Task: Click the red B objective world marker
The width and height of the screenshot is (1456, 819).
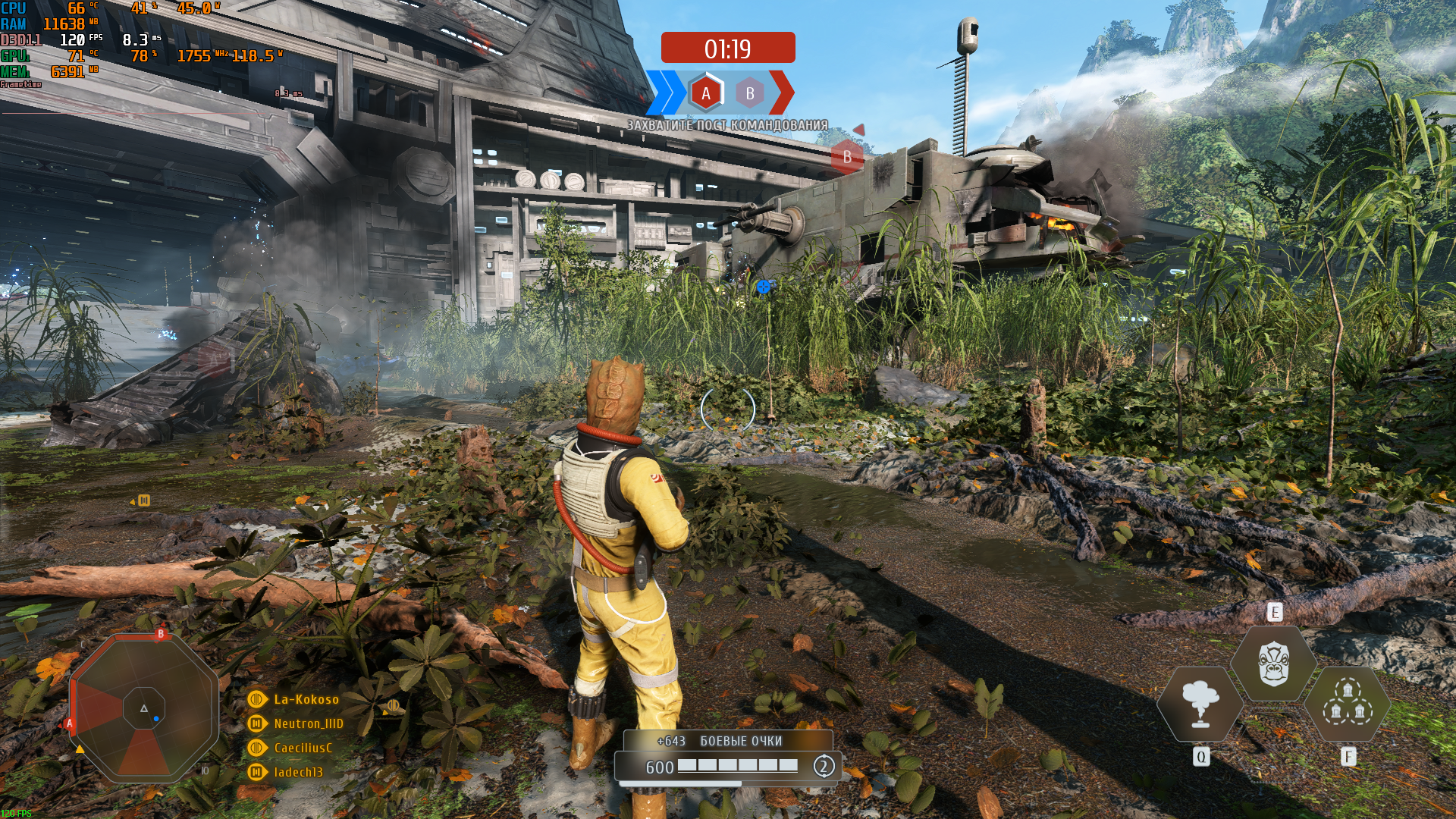Action: point(847,157)
